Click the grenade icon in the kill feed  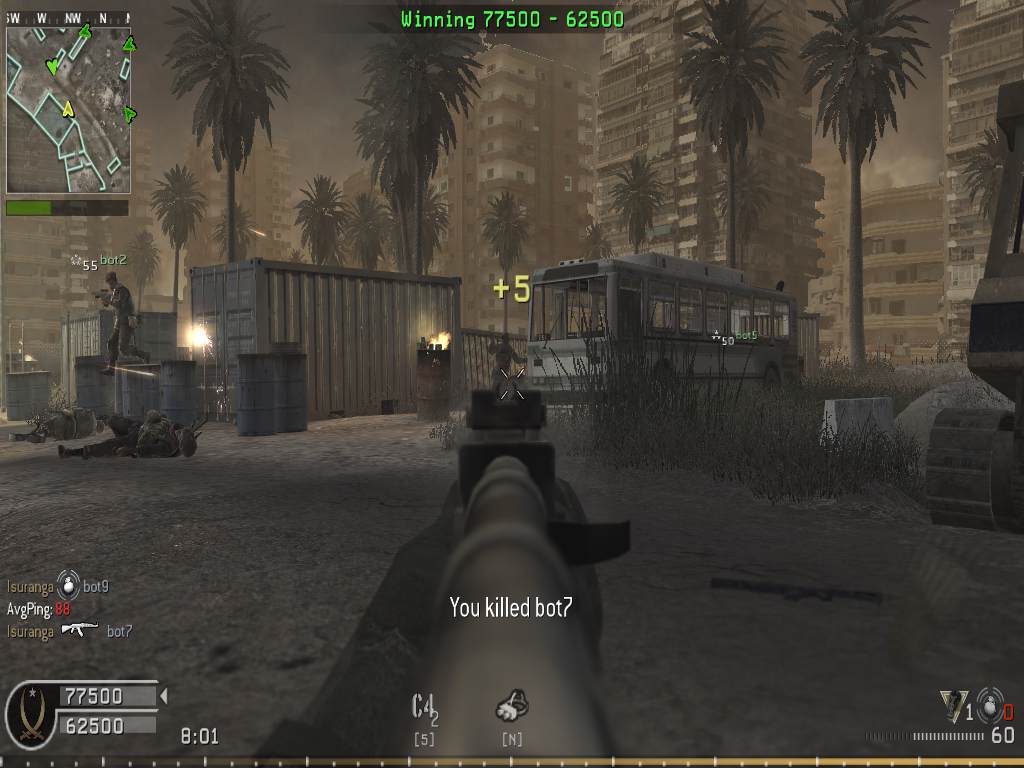click(x=68, y=584)
